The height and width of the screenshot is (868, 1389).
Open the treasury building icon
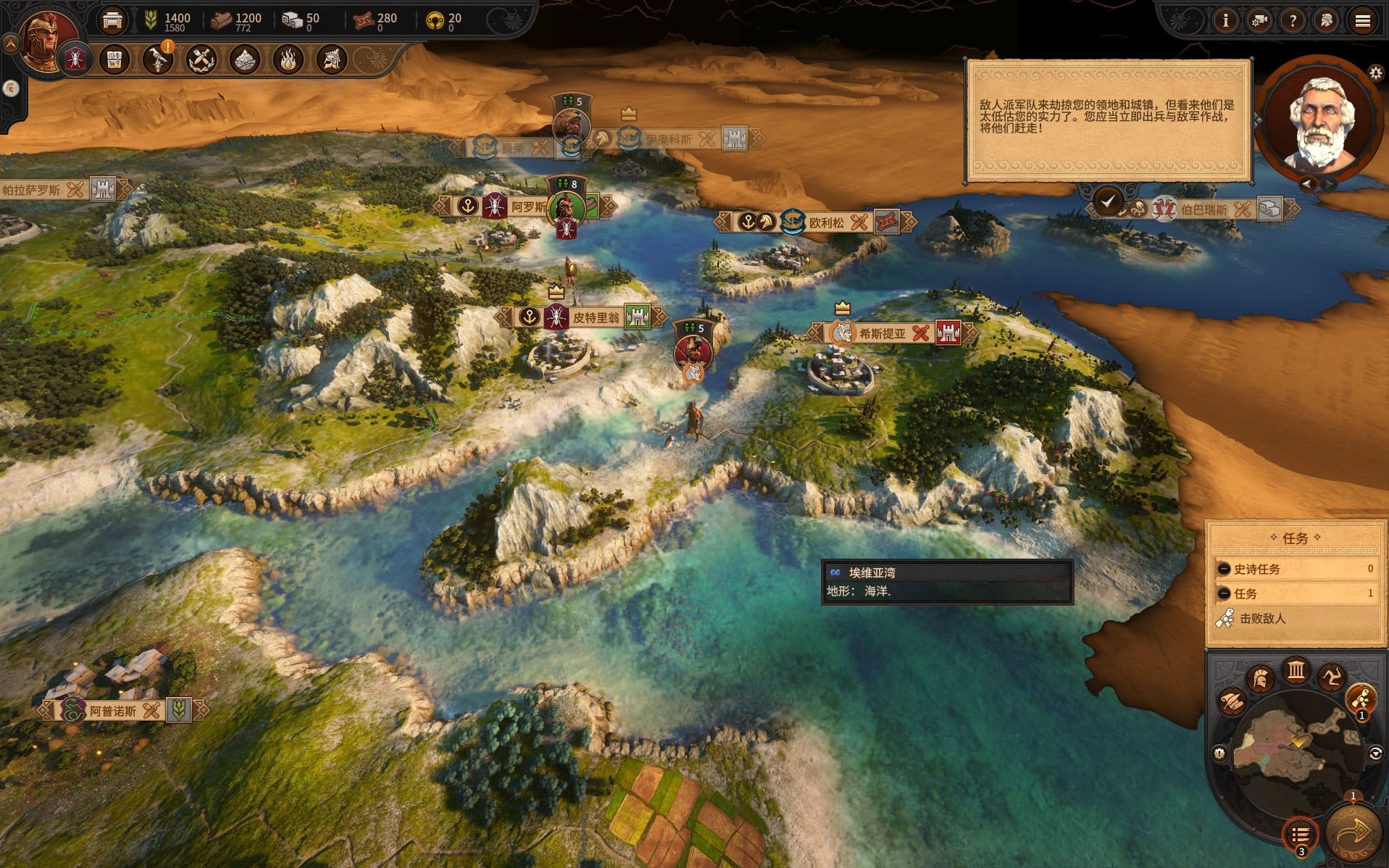click(x=112, y=21)
